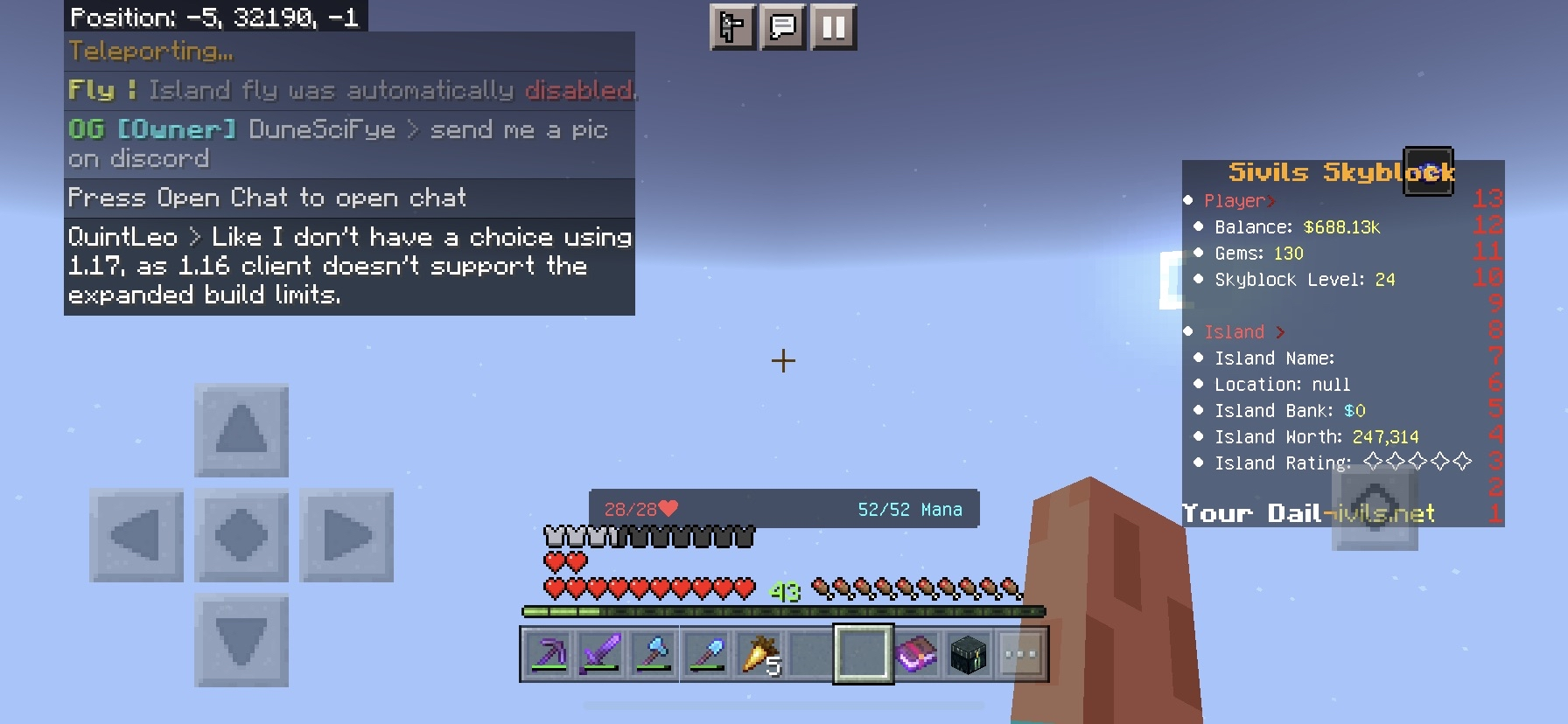
Task: Tap the pause icon at top
Action: 832,27
